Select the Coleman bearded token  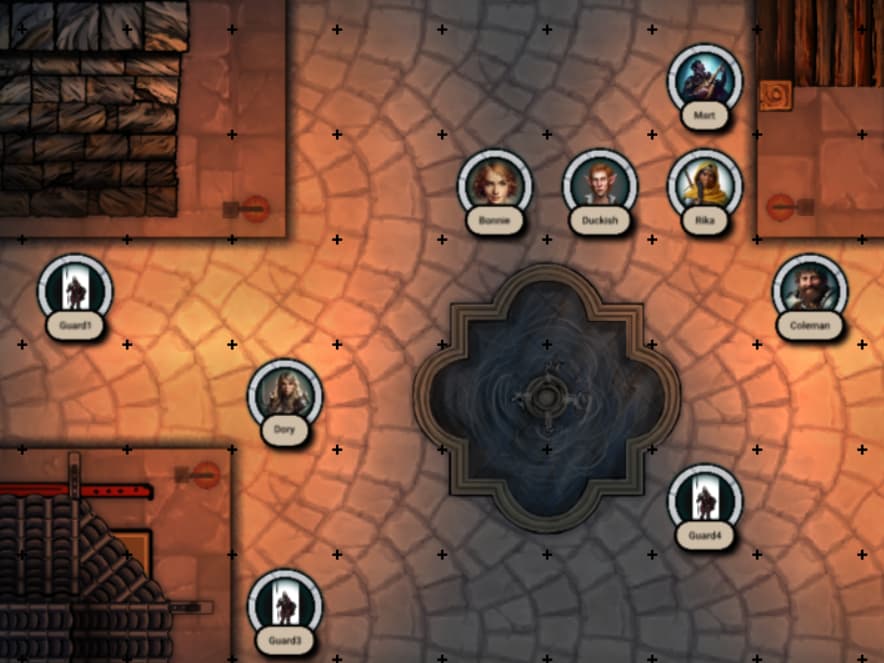tap(810, 291)
